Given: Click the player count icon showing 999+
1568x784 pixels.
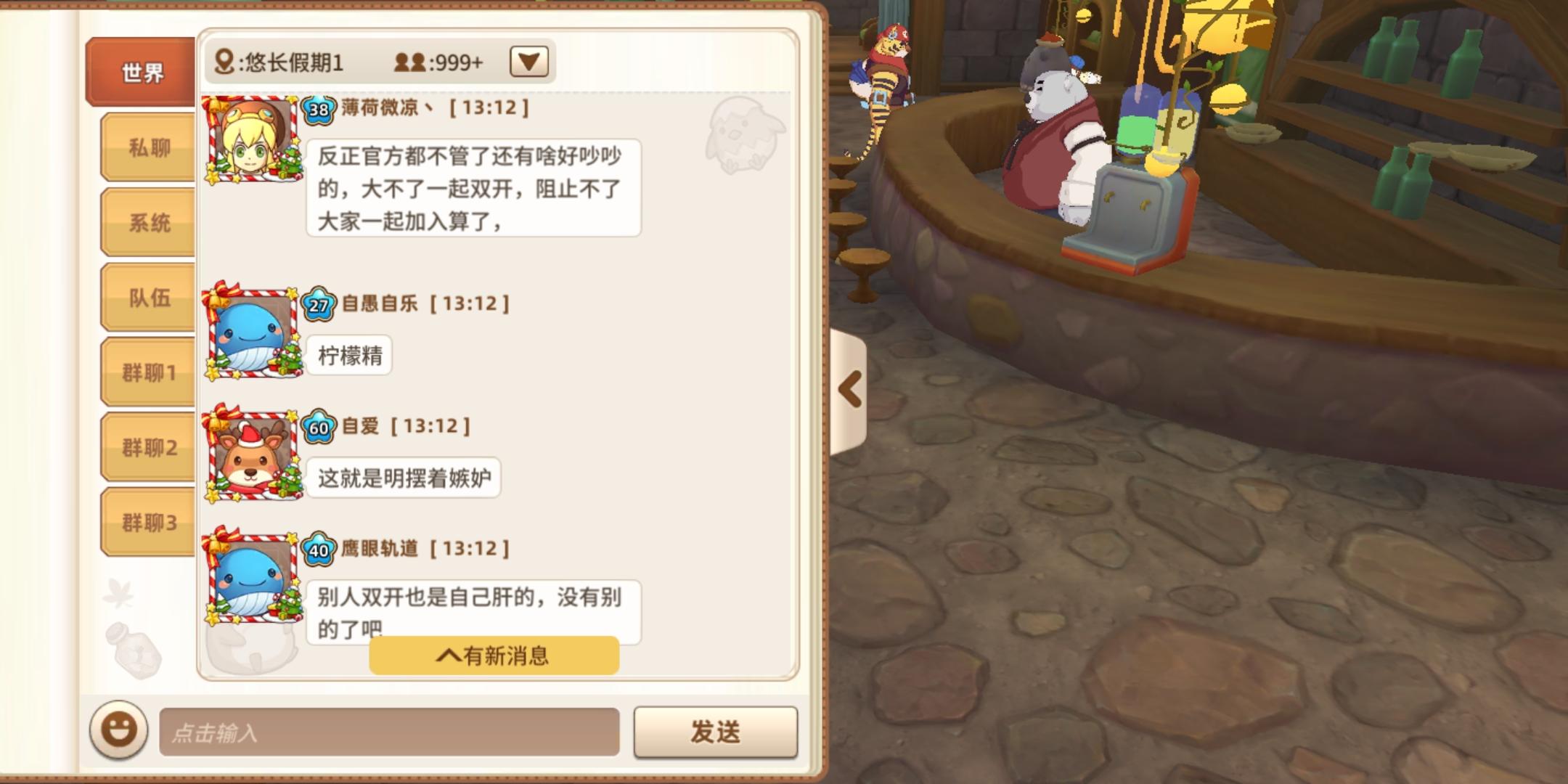Looking at the screenshot, I should tap(409, 62).
